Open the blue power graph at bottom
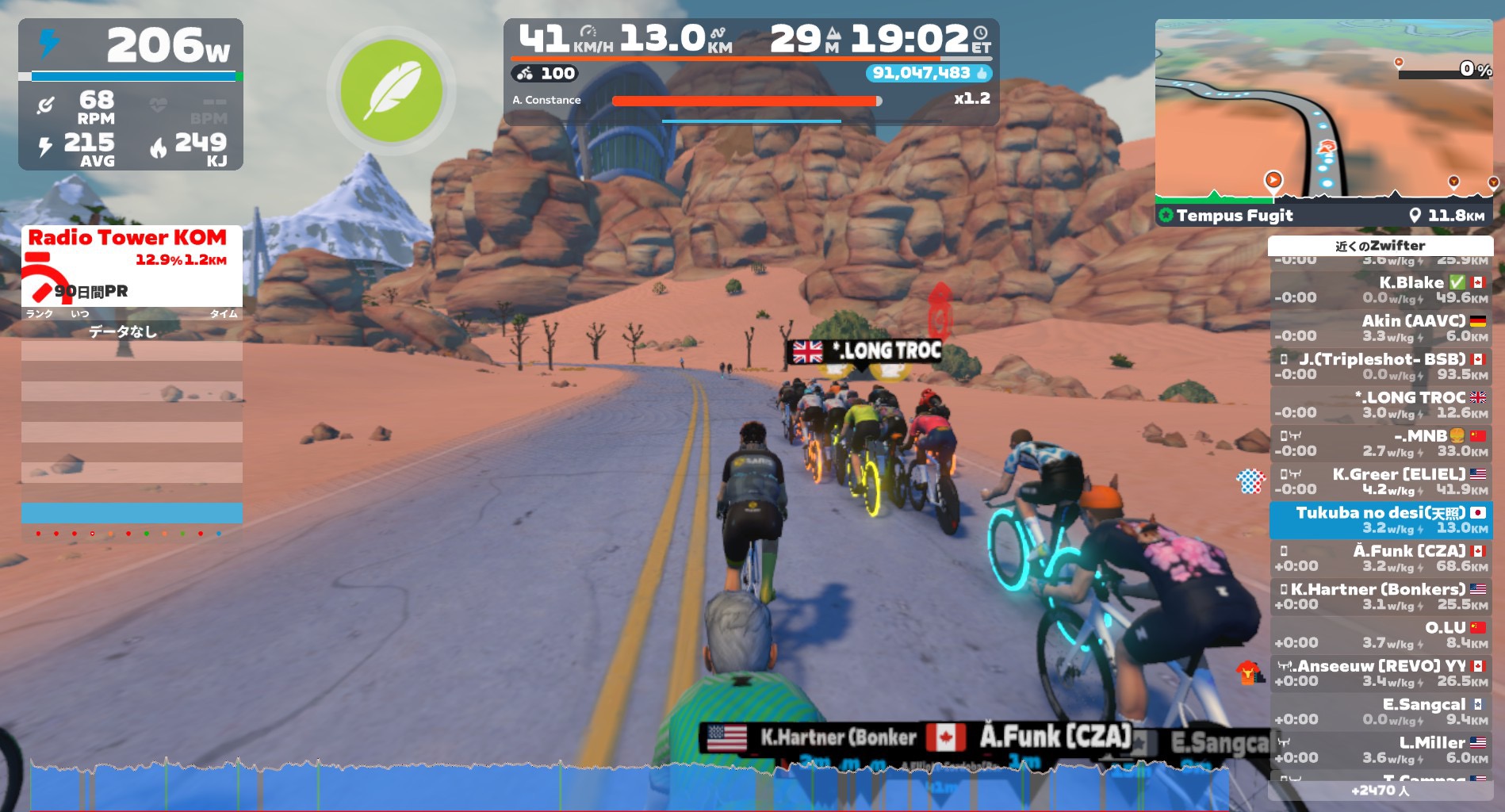 [626, 787]
